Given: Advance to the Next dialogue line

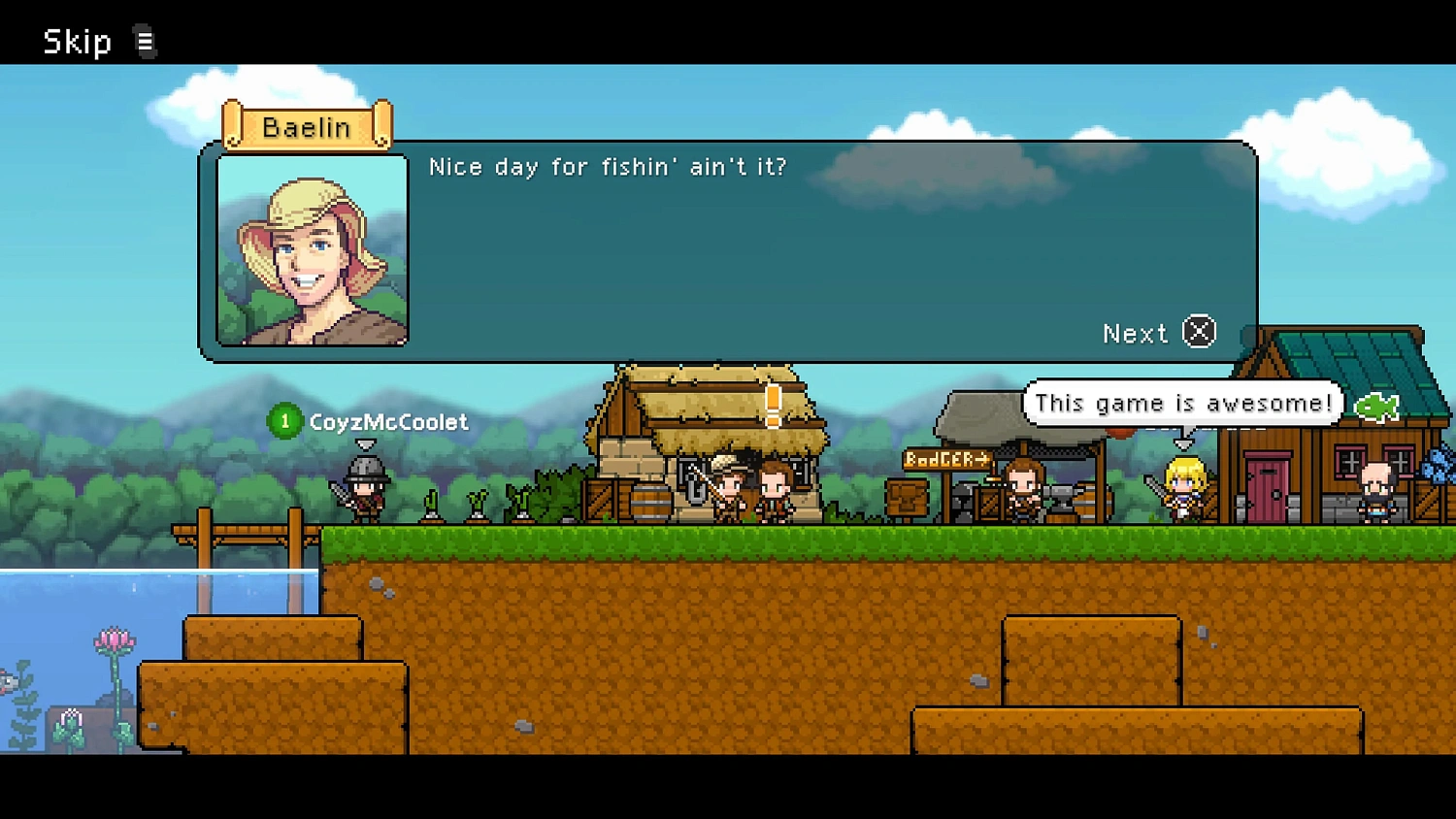Looking at the screenshot, I should pos(1158,333).
